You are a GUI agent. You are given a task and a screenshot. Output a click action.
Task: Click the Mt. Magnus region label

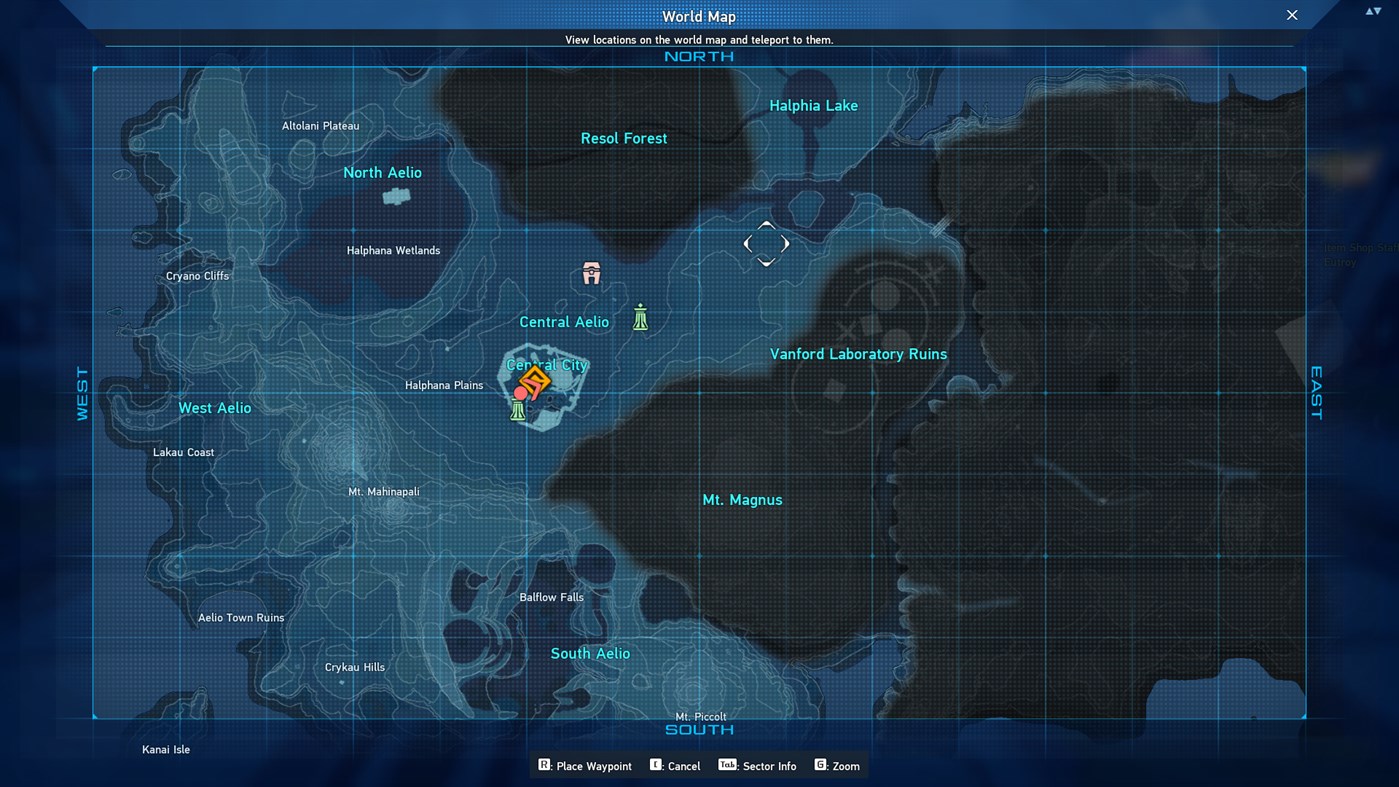[742, 499]
